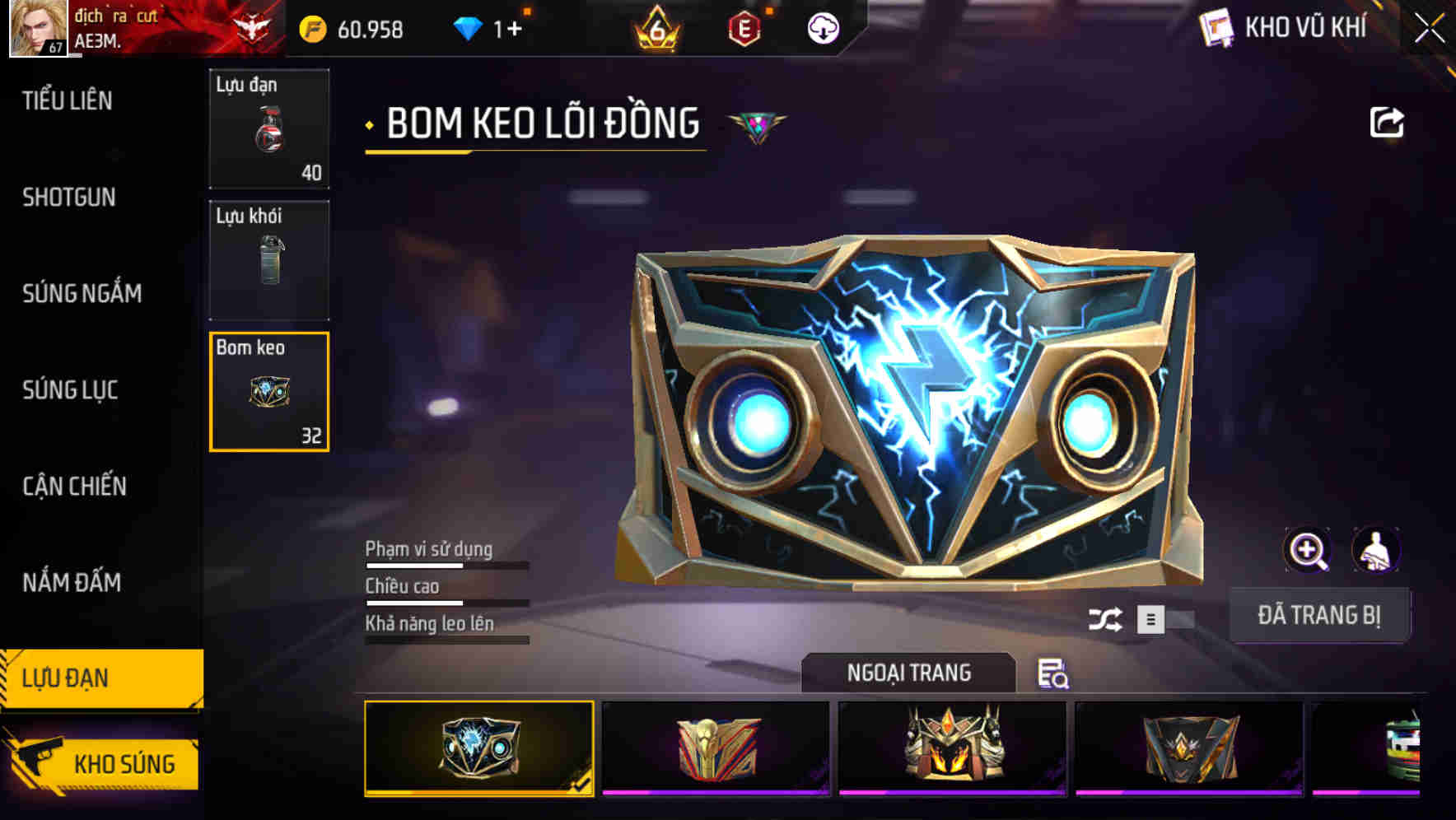This screenshot has height=820, width=1456.
Task: Click the cloud download icon in top bar
Action: click(822, 28)
